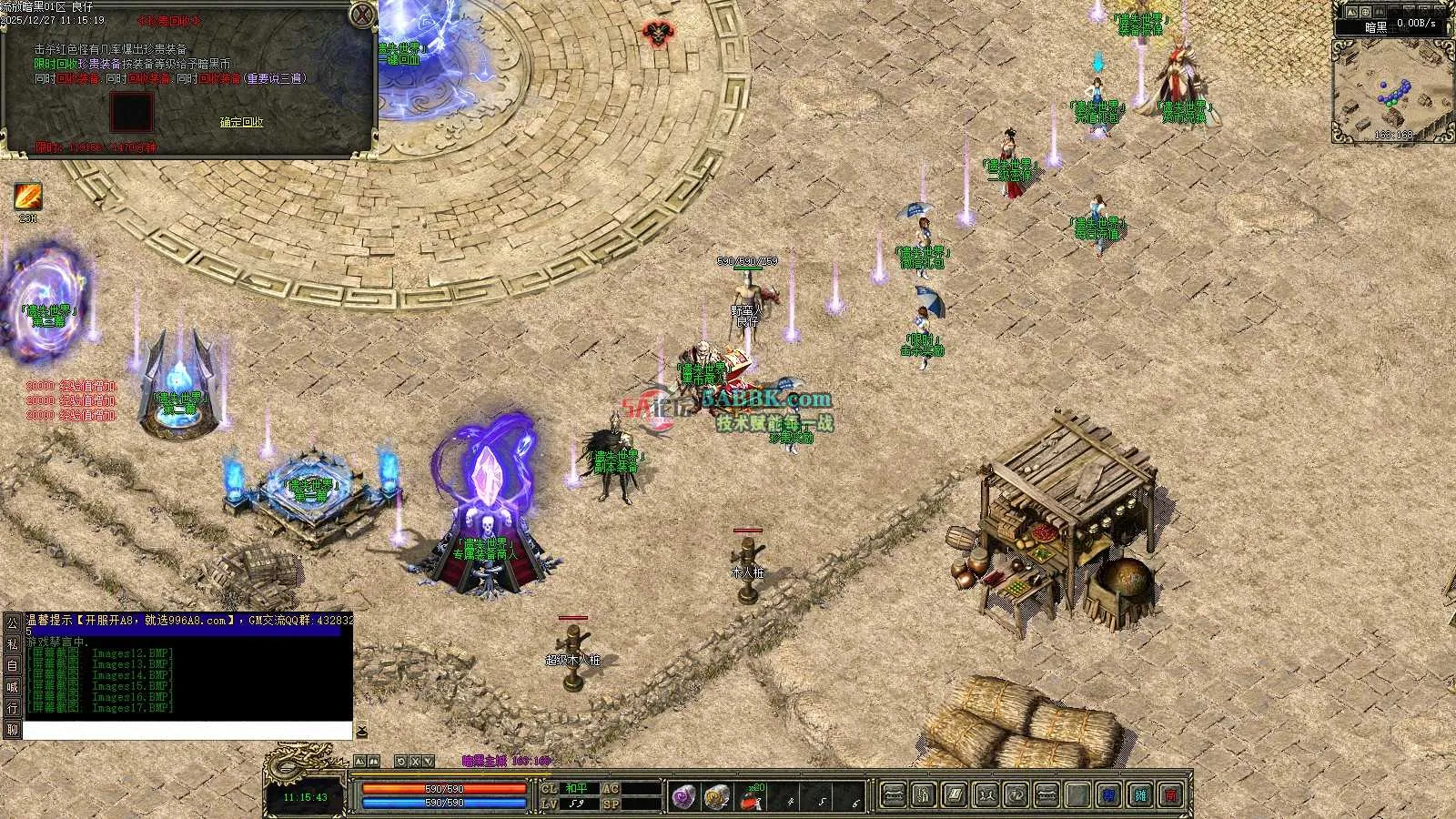Open the minimap
The width and height of the screenshot is (1456, 819).
click(x=1391, y=98)
